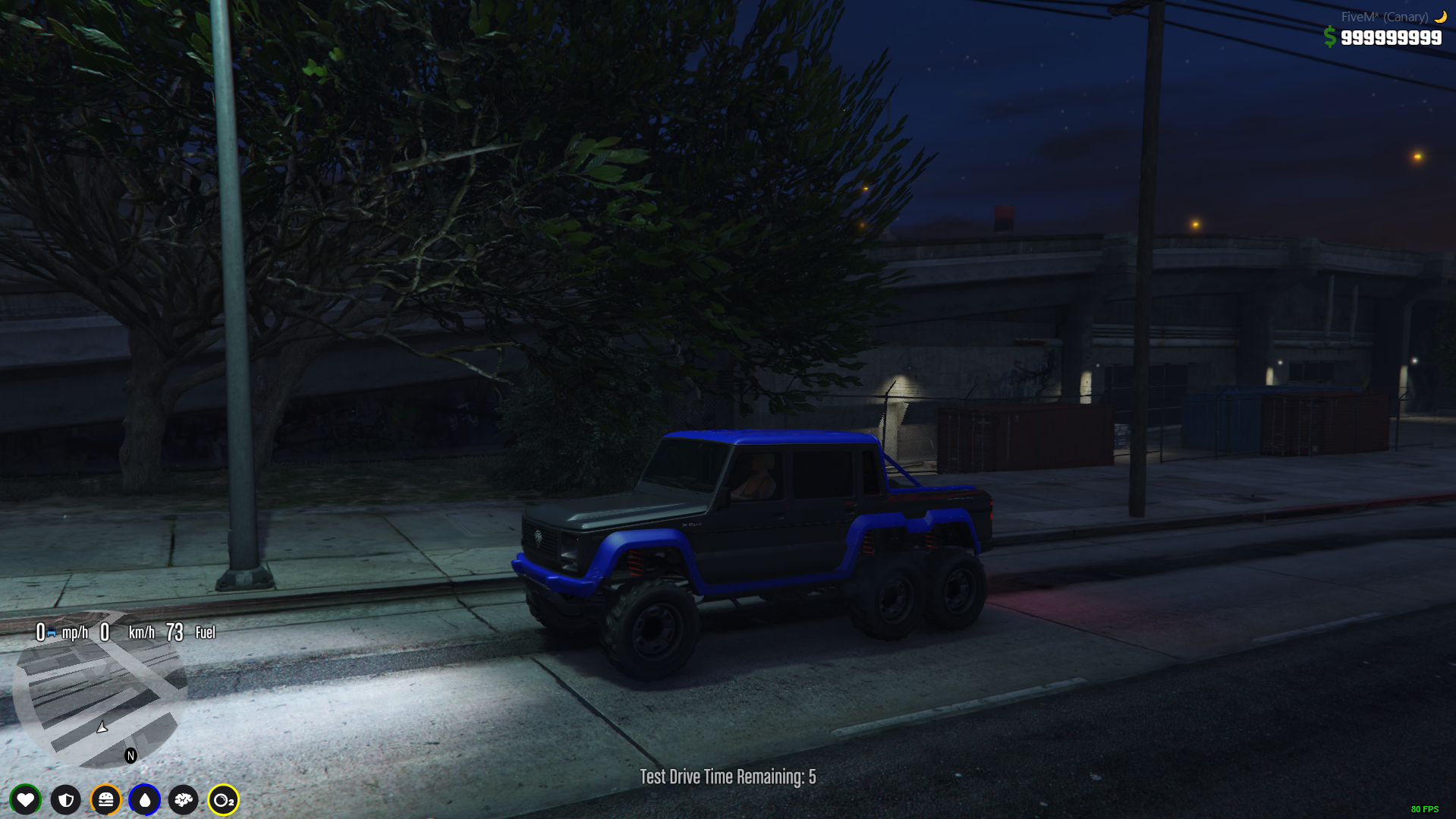The image size is (1456, 819).
Task: Toggle the orange hunger ring indicator
Action: [x=105, y=800]
